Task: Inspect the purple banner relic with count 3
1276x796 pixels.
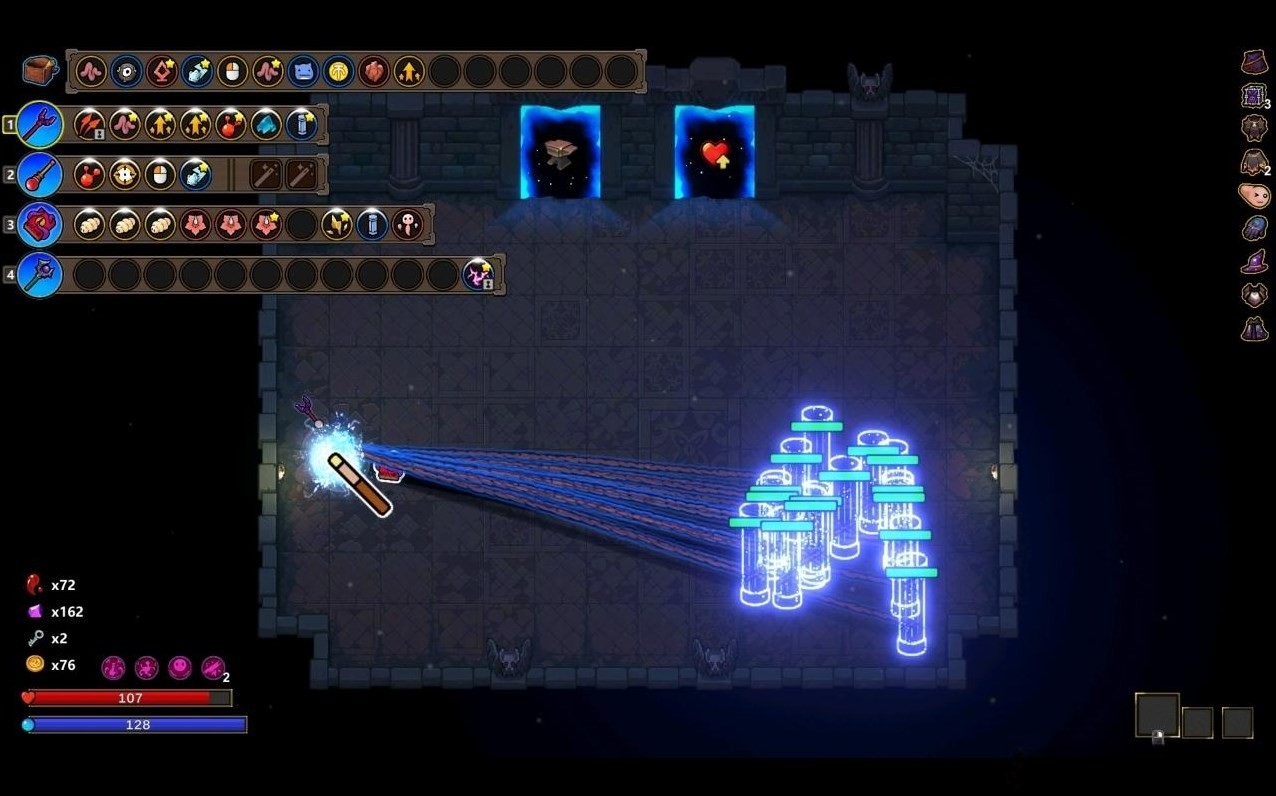Action: pos(1254,96)
